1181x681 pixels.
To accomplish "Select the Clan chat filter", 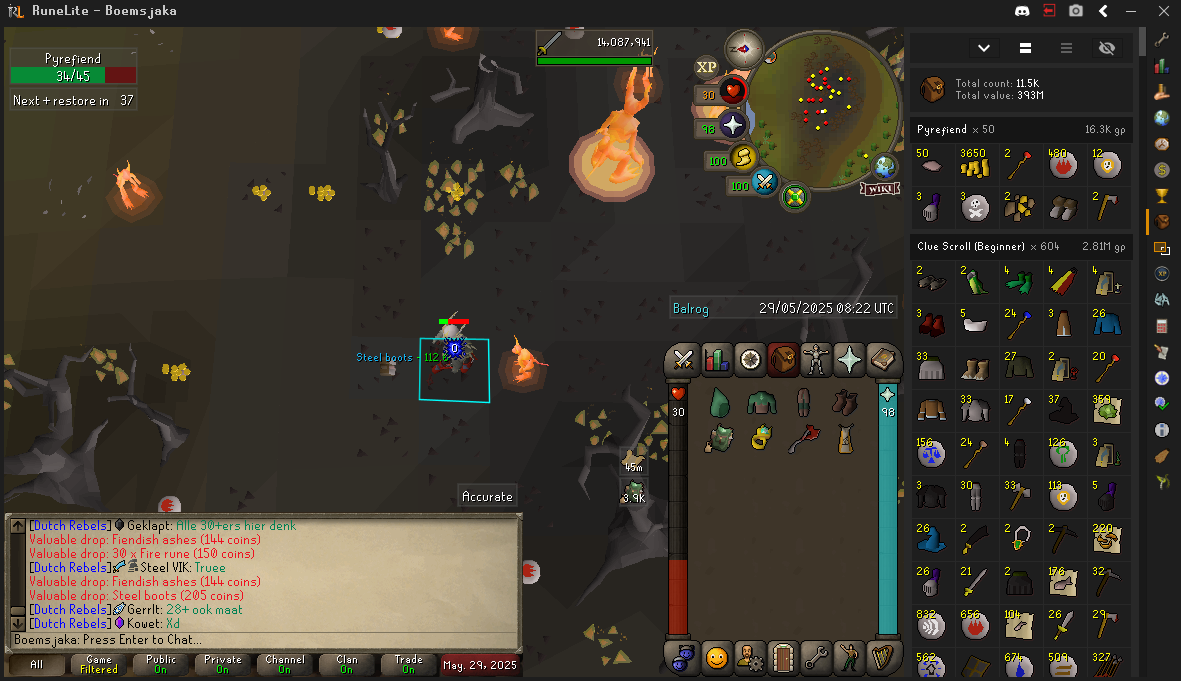I will click(346, 664).
